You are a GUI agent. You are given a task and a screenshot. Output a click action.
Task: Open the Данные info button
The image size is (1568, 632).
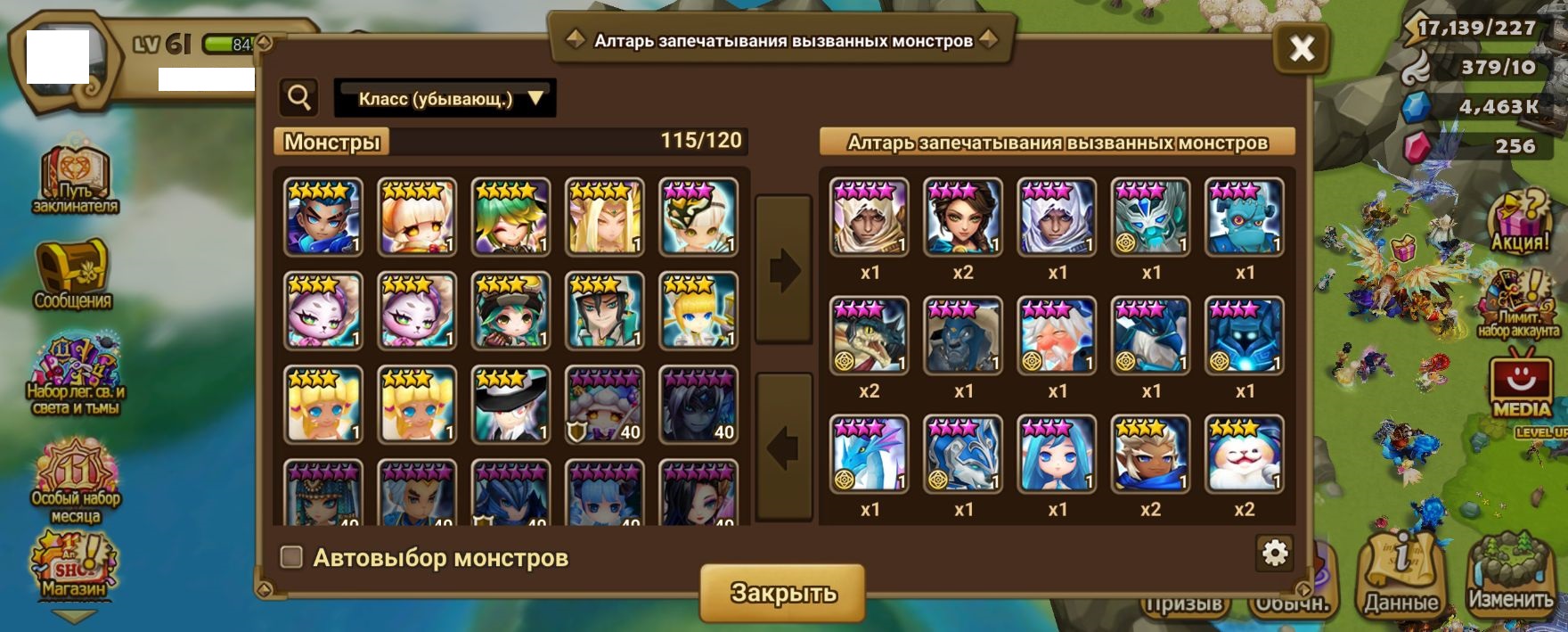tap(1401, 577)
